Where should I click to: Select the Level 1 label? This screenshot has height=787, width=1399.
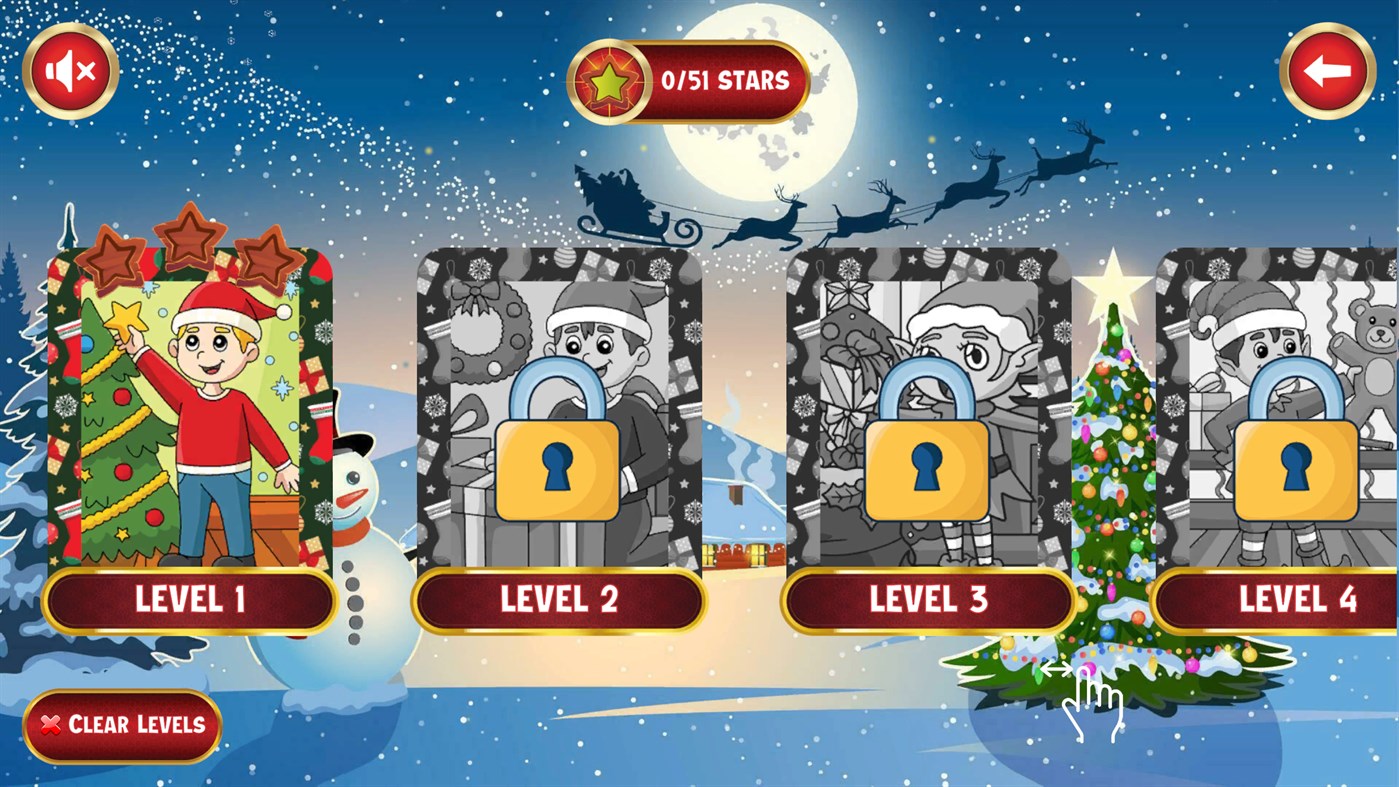tap(188, 601)
